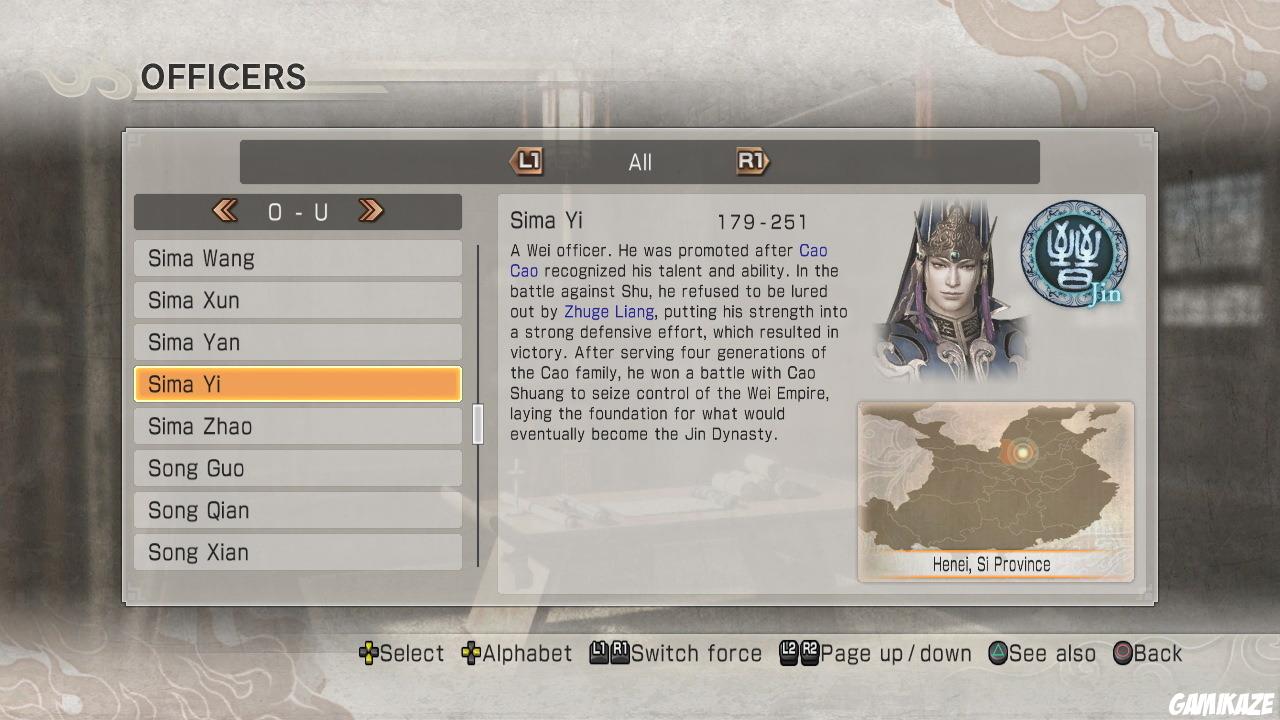Select Sima Yi from the officer list
The width and height of the screenshot is (1280, 720).
(x=297, y=384)
